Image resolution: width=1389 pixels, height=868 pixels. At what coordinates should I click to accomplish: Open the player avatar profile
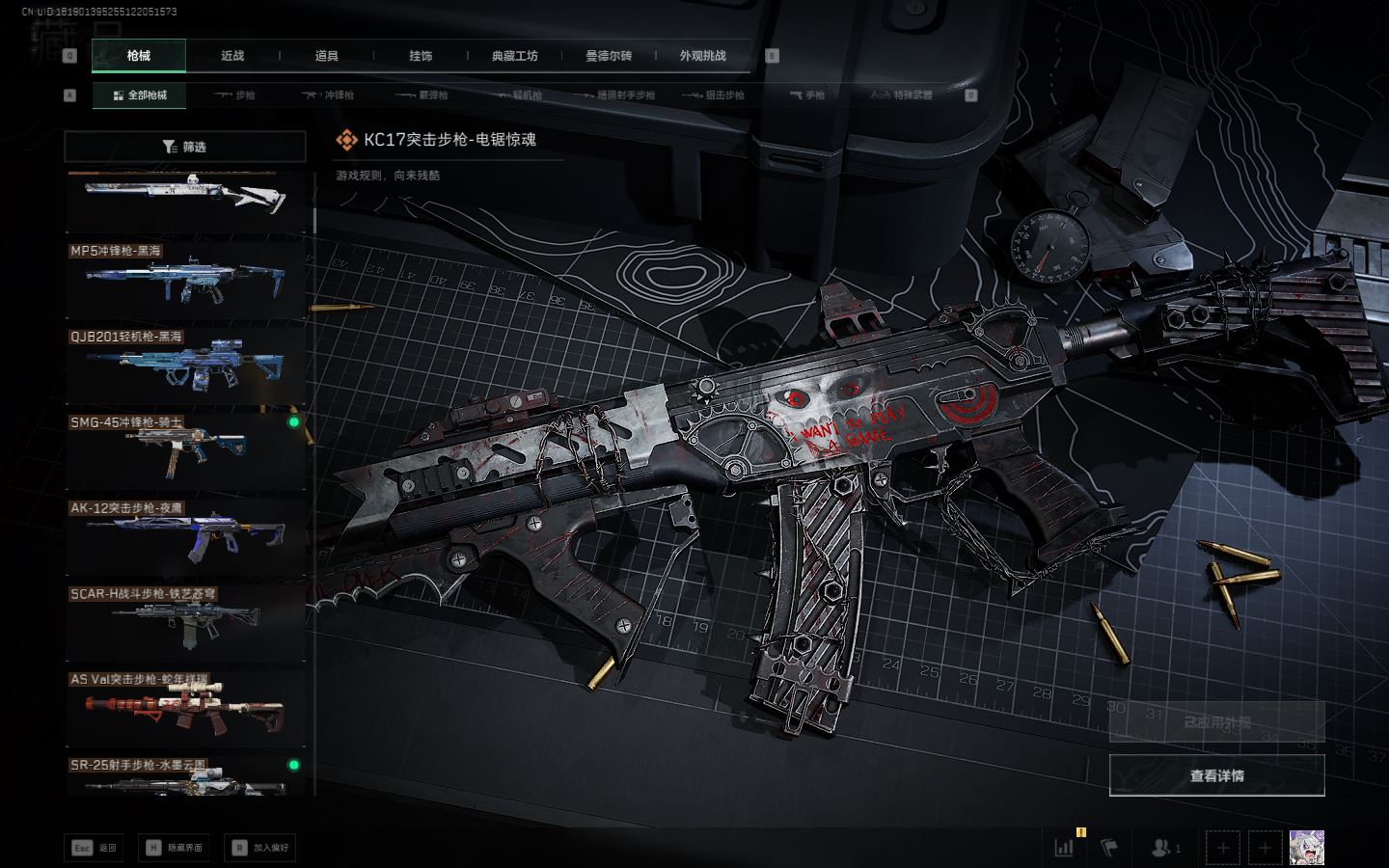1306,848
